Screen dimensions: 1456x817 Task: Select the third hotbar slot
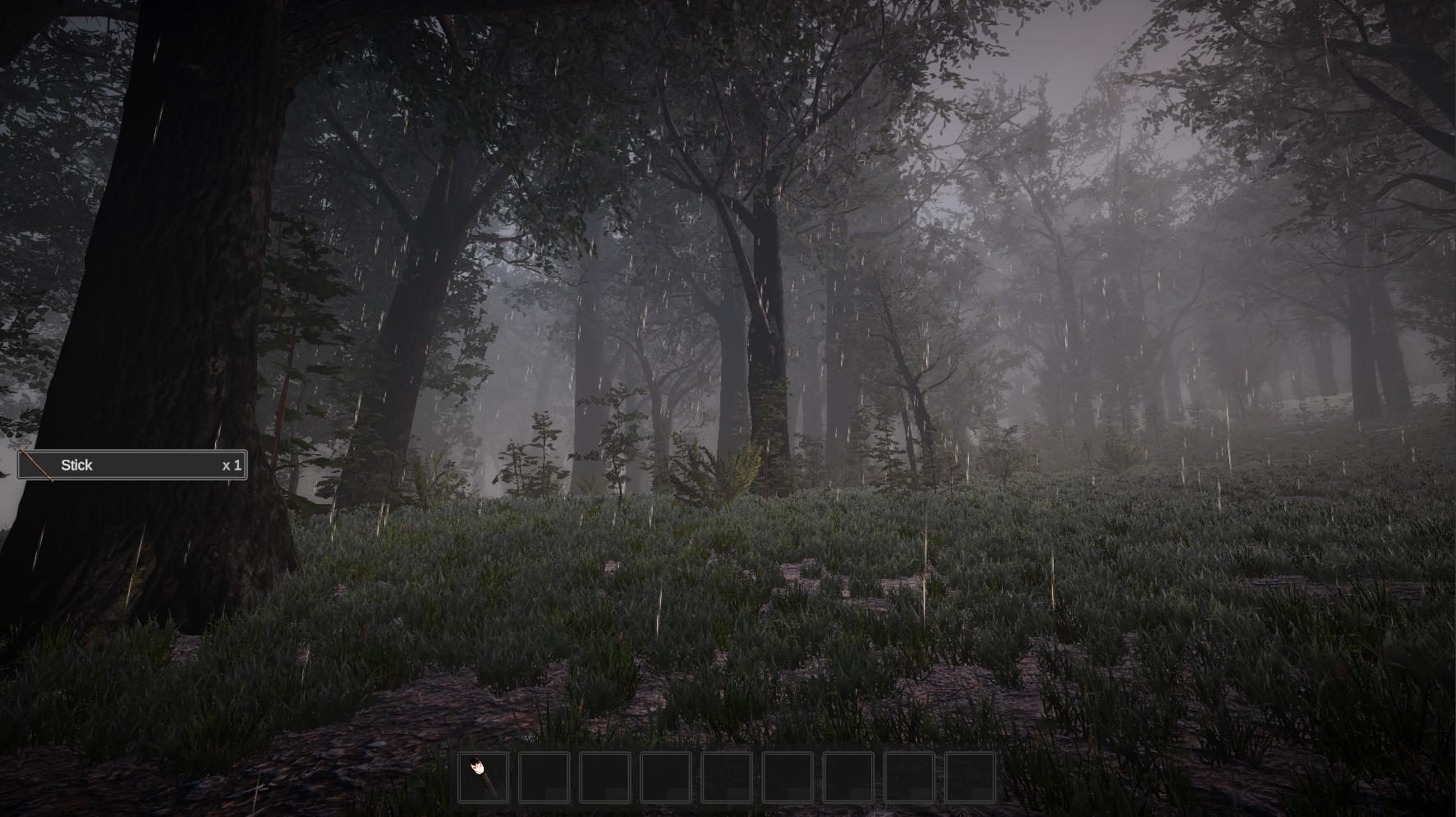point(604,776)
